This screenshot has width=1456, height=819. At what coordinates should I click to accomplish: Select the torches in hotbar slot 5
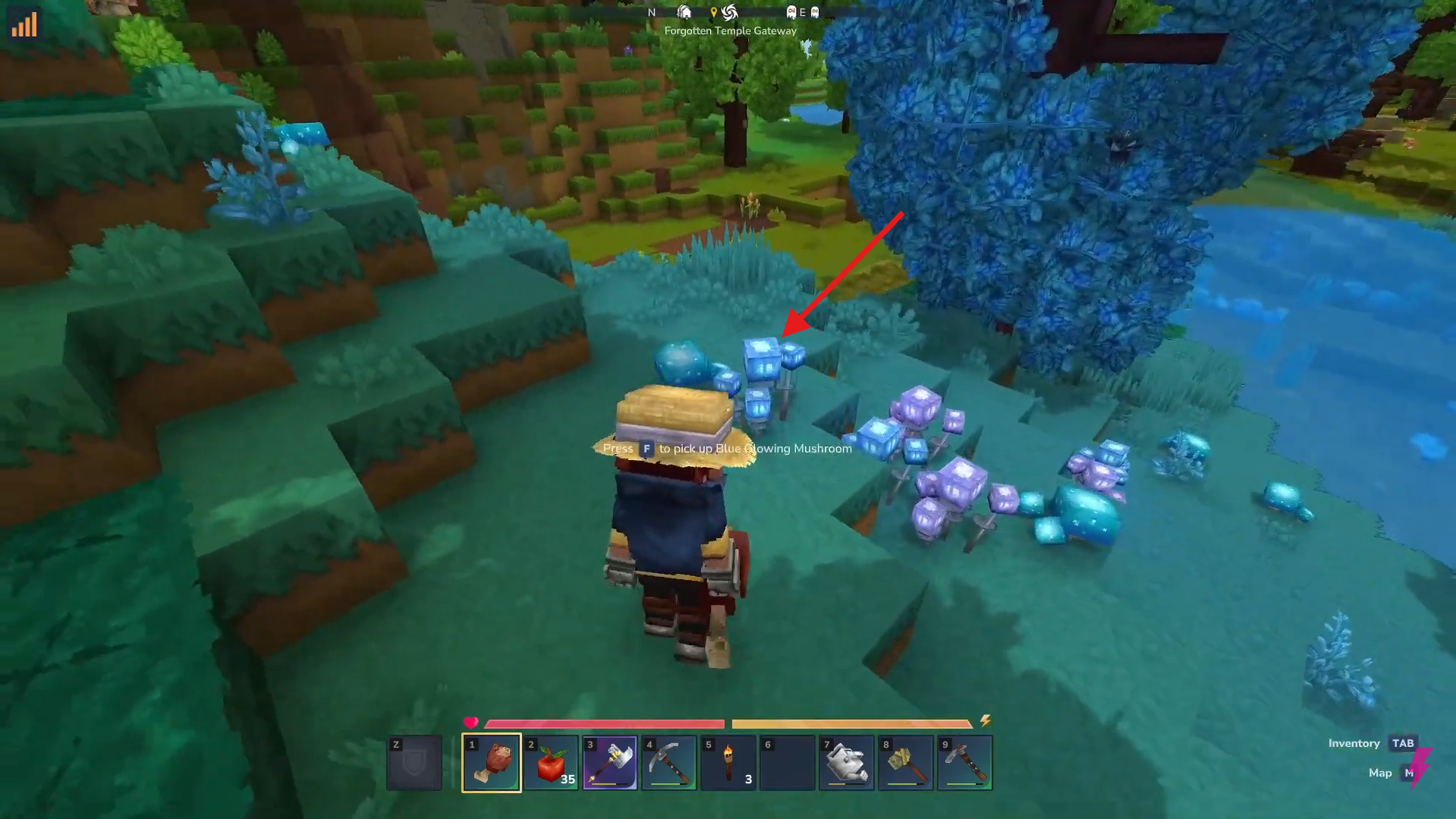point(728,762)
